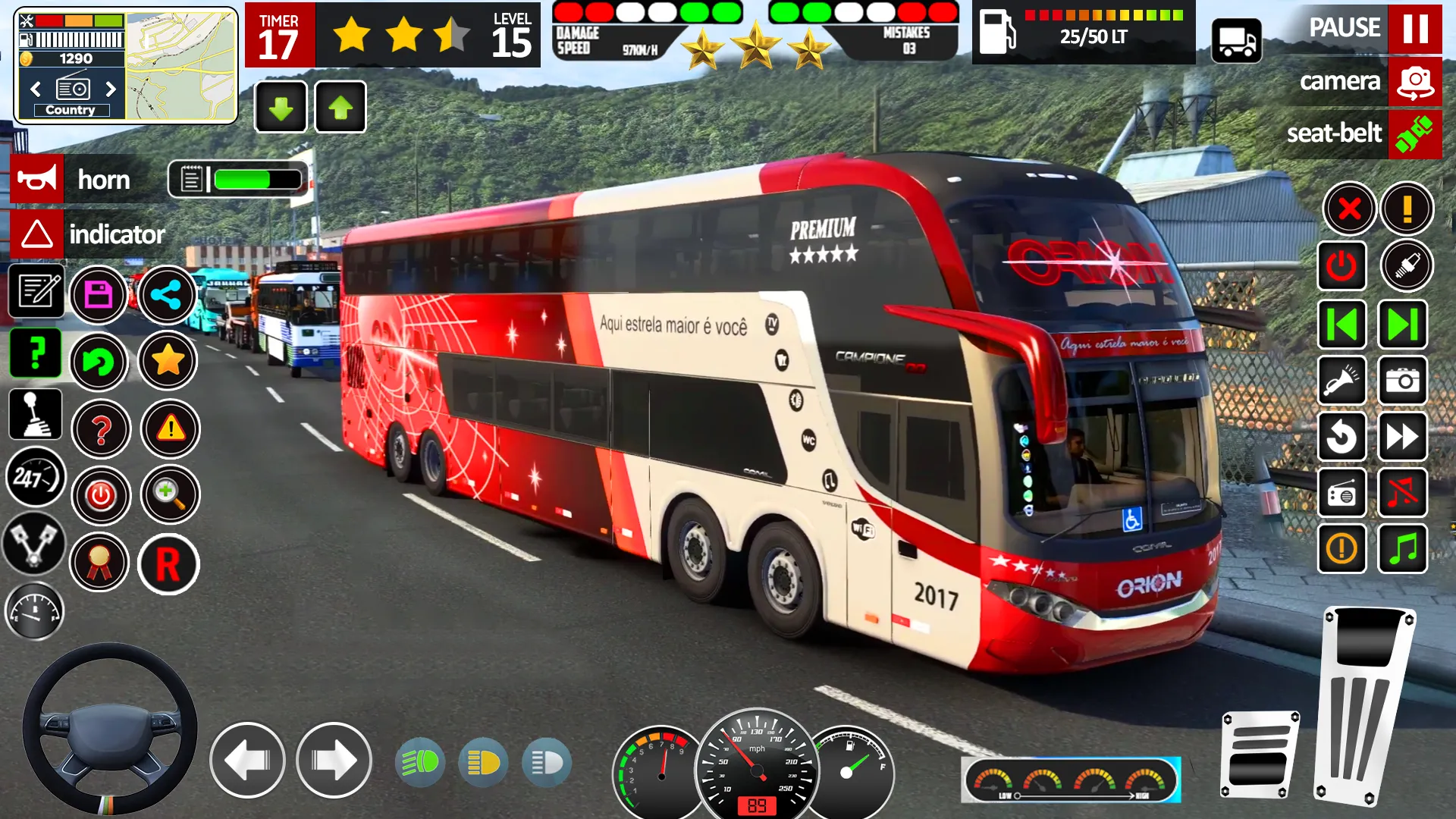The height and width of the screenshot is (819, 1456).
Task: Mute the music note icon
Action: pyautogui.click(x=1402, y=494)
